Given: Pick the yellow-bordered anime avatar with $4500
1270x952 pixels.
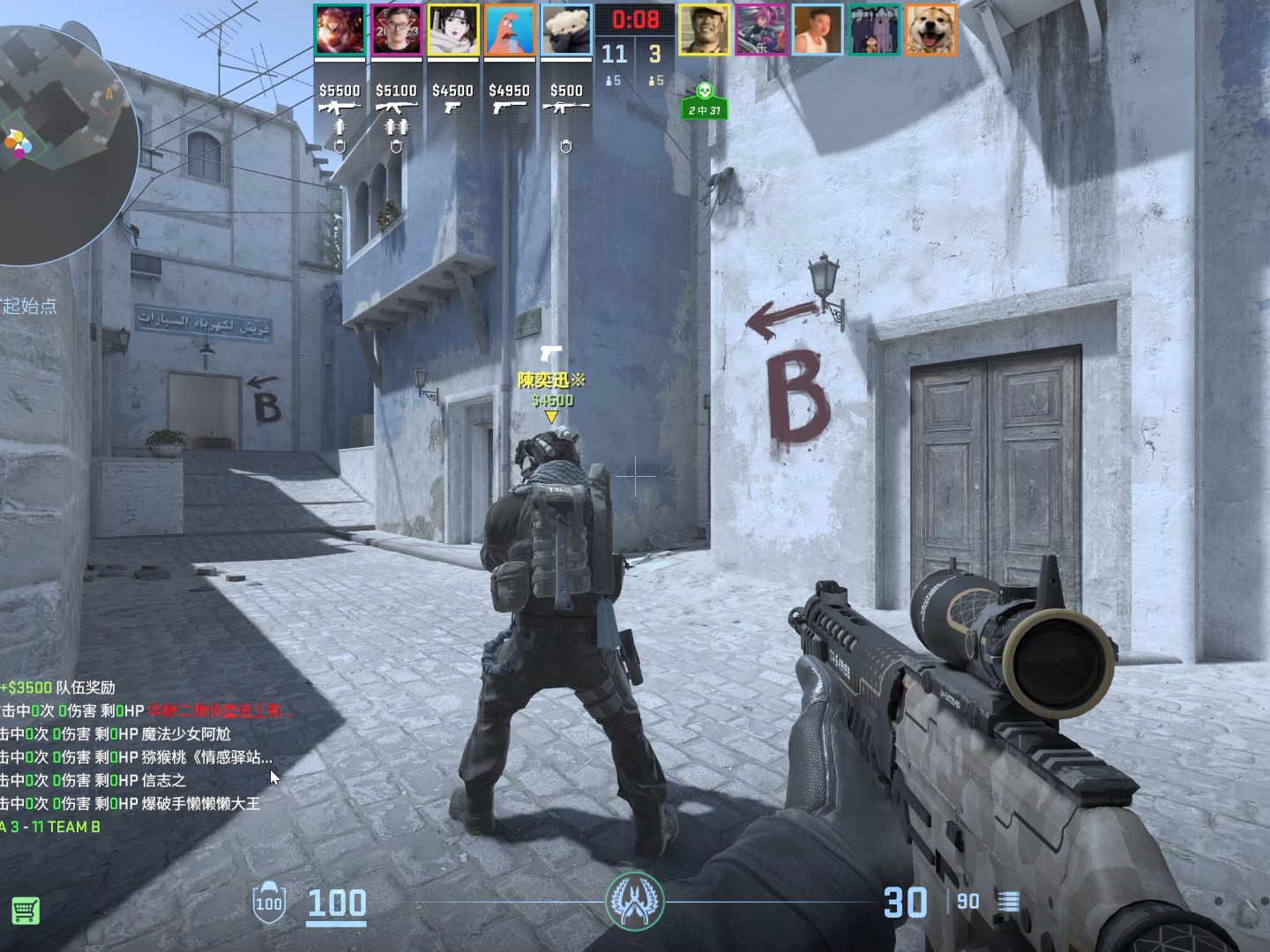Looking at the screenshot, I should (452, 31).
